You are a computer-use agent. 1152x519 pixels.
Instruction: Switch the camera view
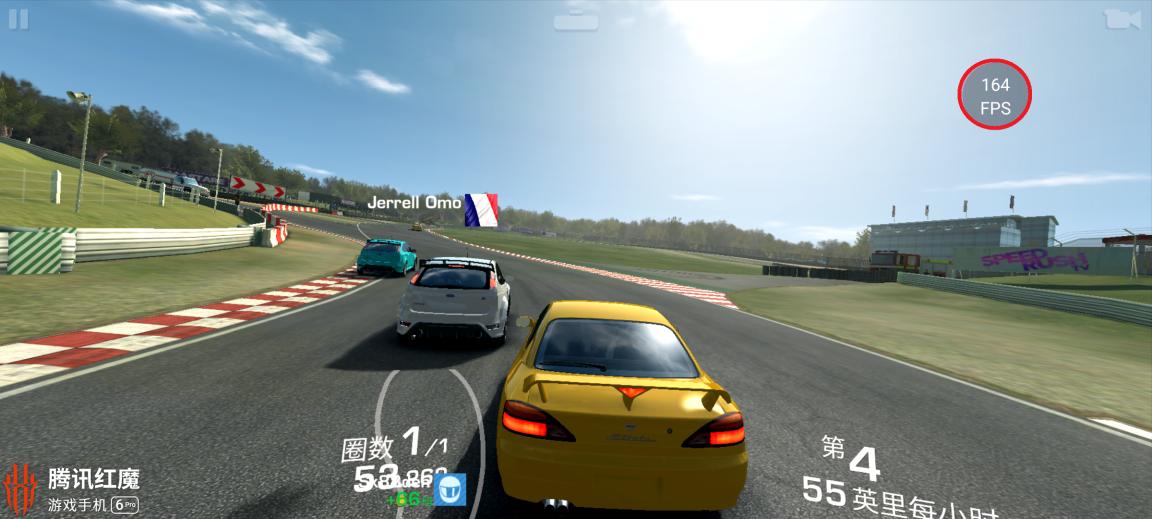pos(1121,19)
